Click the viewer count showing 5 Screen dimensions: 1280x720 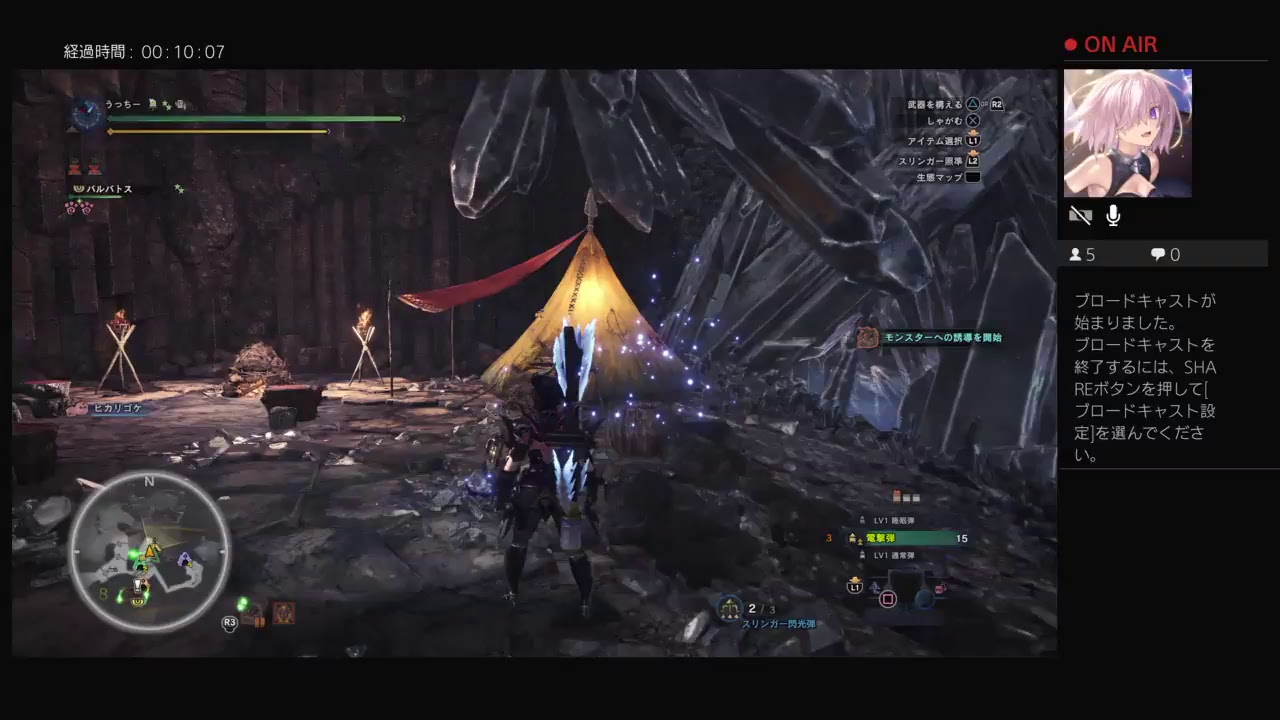coord(1082,254)
